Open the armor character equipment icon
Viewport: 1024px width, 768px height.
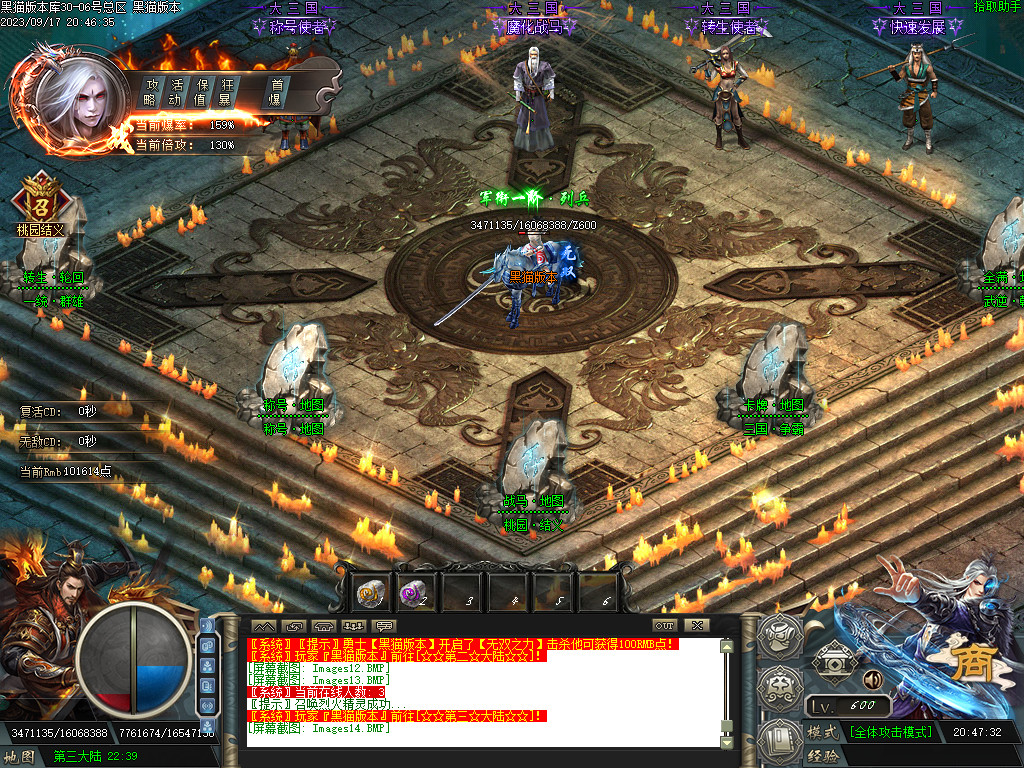click(x=781, y=635)
